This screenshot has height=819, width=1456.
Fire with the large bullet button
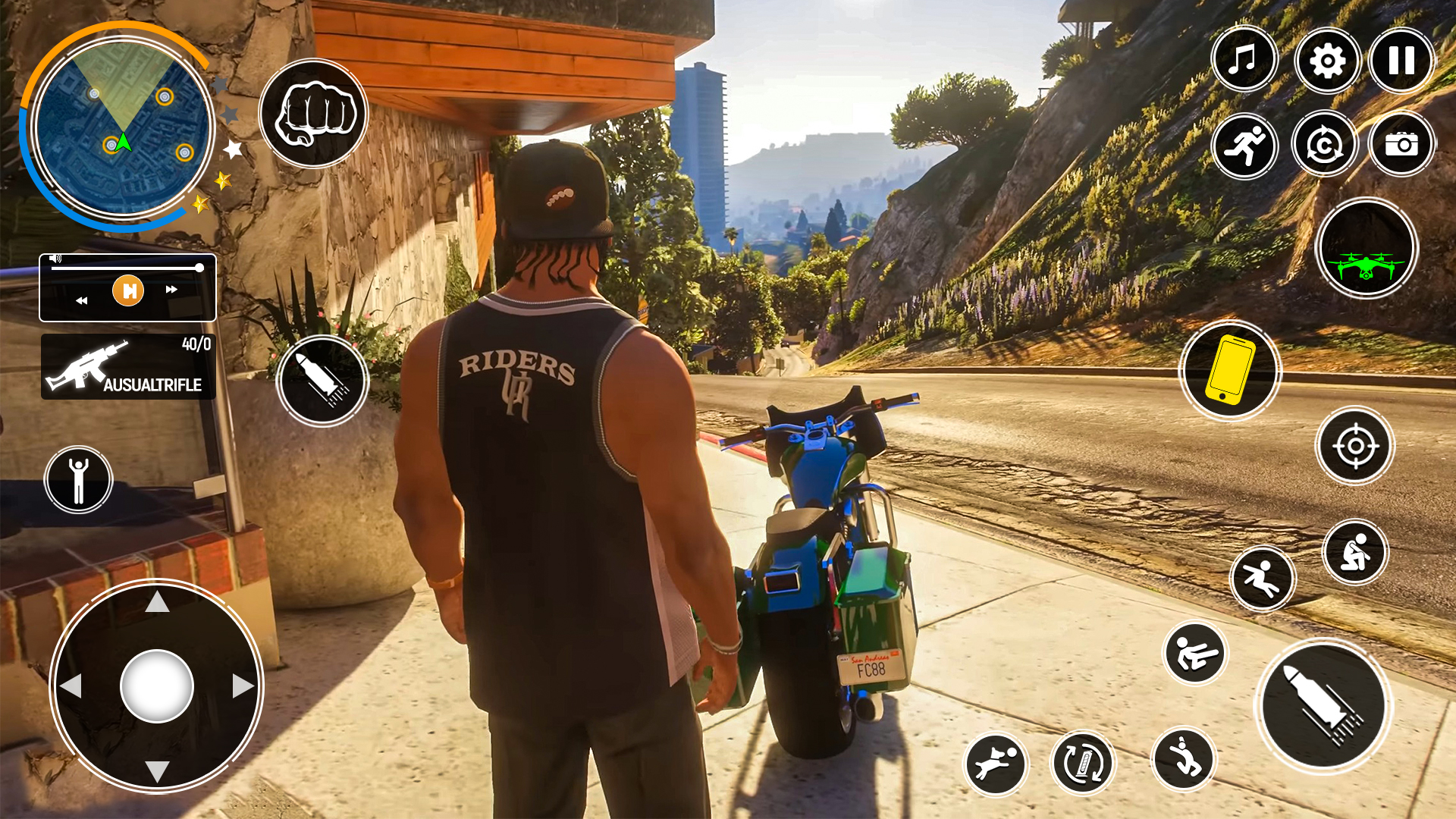(x=1323, y=706)
